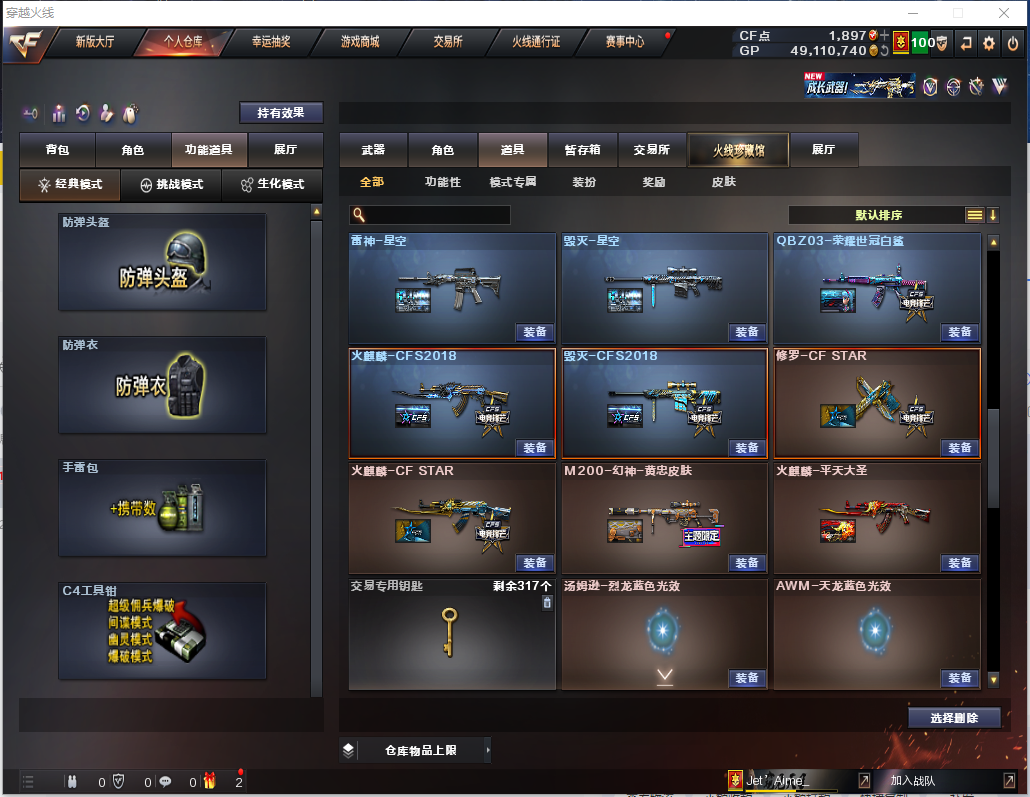Switch to 挑战模式 challenge mode tab
1030x797 pixels.
(x=171, y=185)
